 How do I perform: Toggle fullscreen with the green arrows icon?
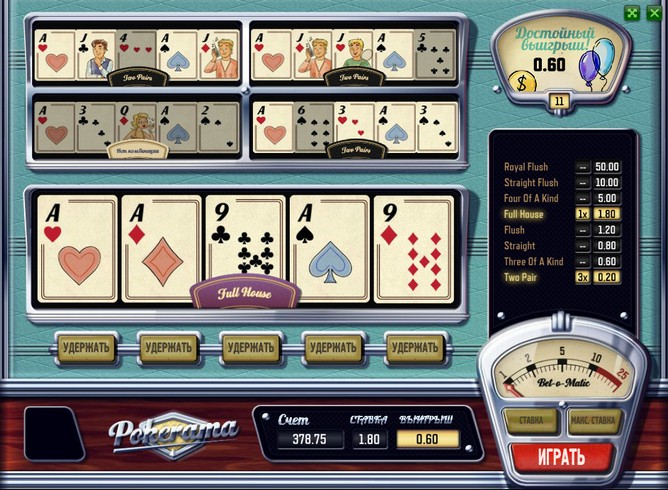click(632, 13)
